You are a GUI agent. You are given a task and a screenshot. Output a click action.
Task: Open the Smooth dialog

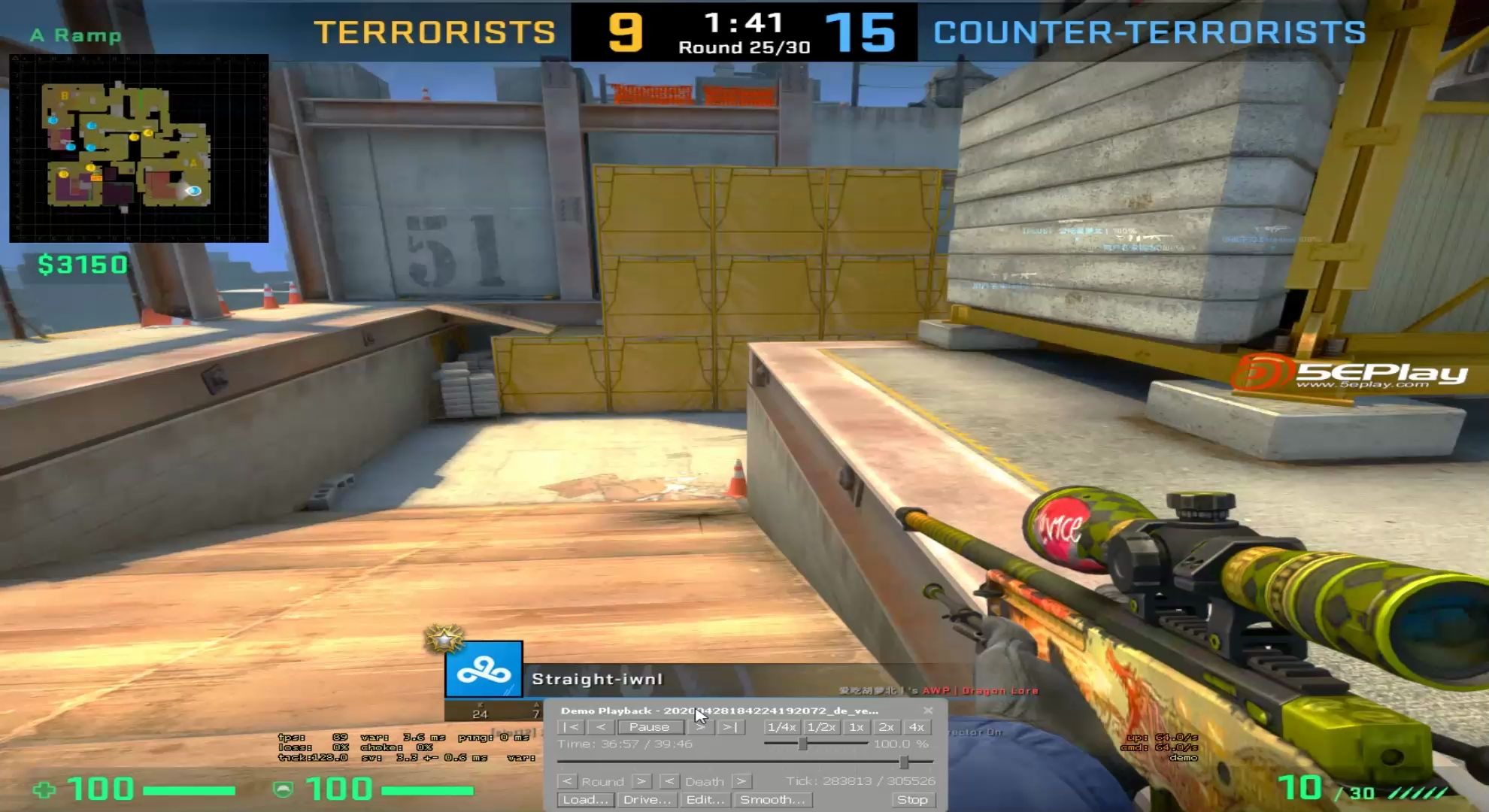(773, 800)
